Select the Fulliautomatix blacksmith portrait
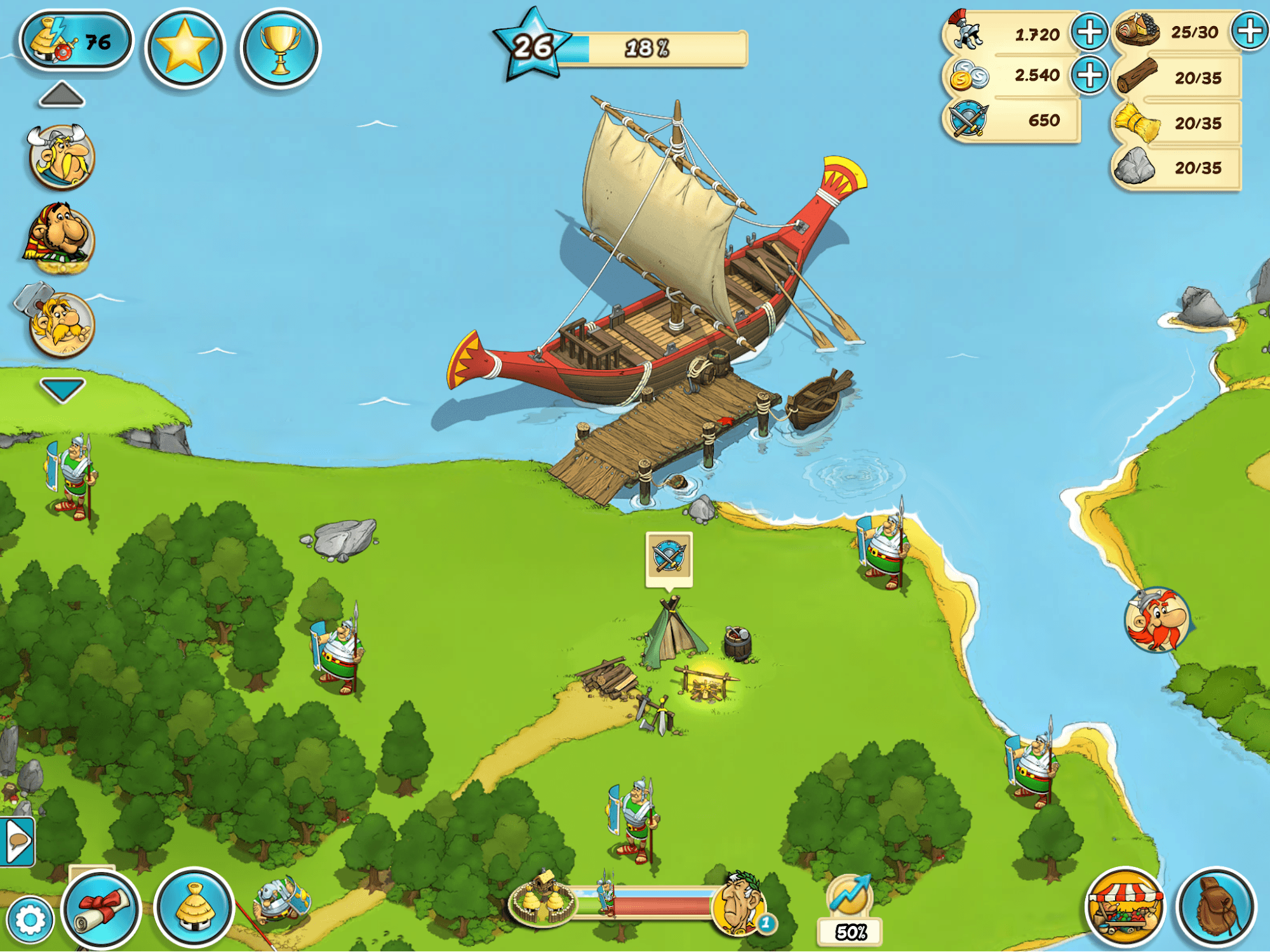1270x952 pixels. tap(61, 322)
